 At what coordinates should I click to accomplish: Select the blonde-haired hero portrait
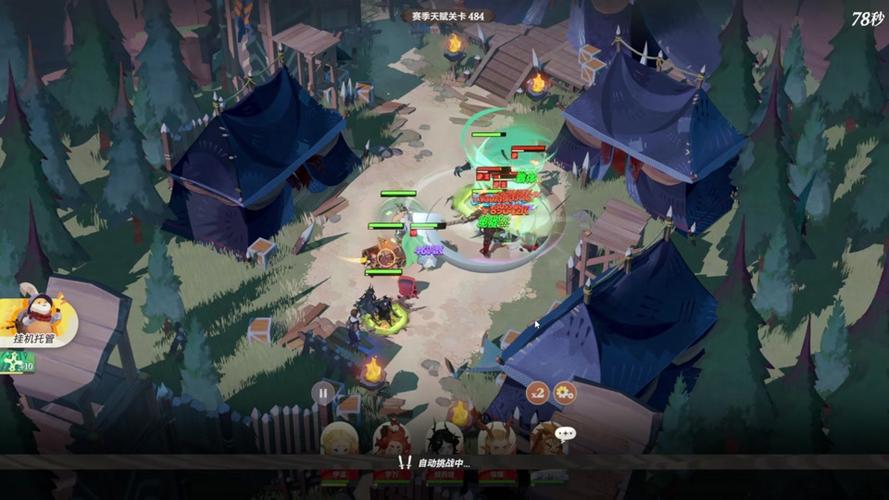(338, 440)
